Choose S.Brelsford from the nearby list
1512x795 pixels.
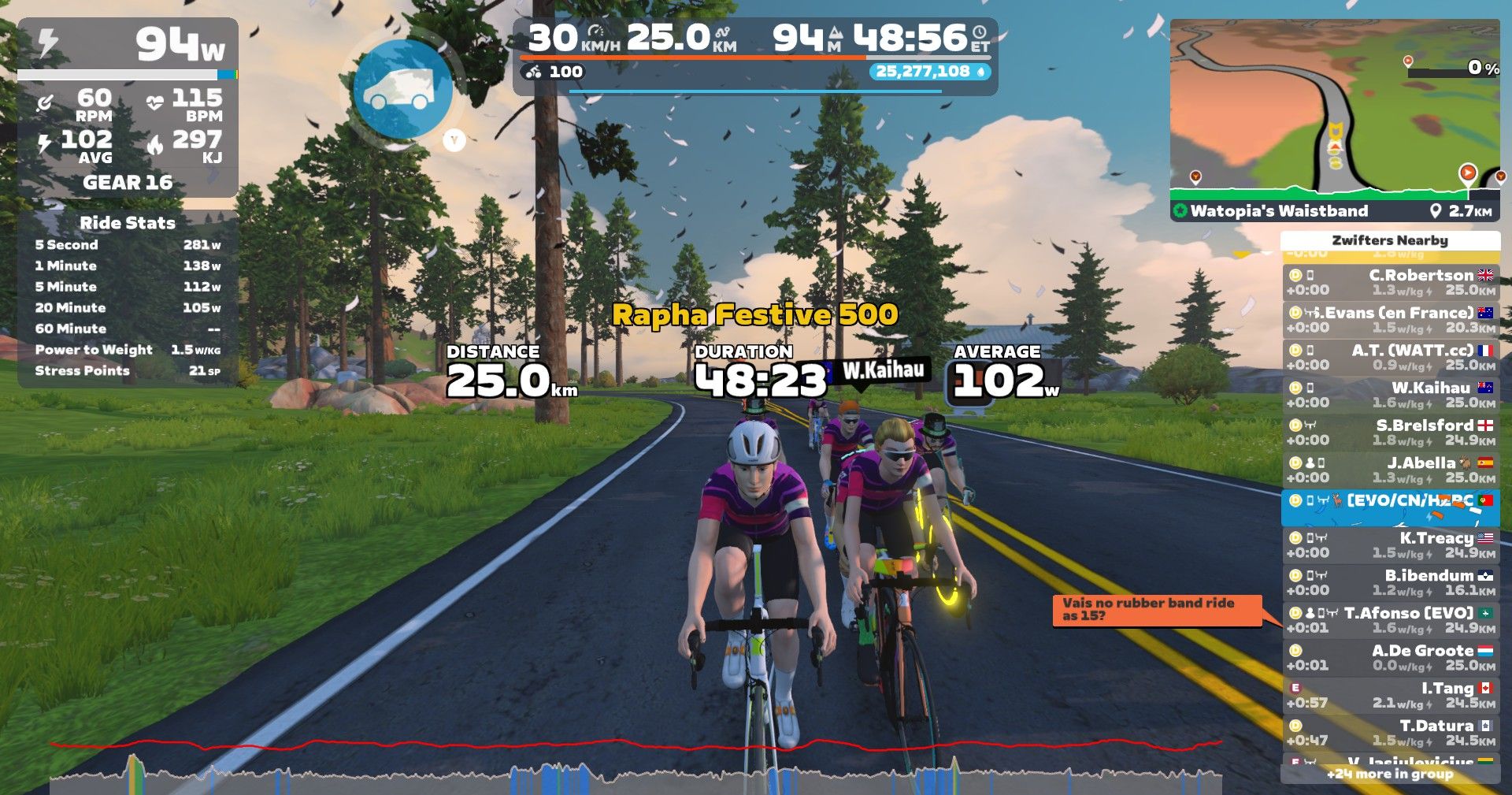click(x=1391, y=432)
